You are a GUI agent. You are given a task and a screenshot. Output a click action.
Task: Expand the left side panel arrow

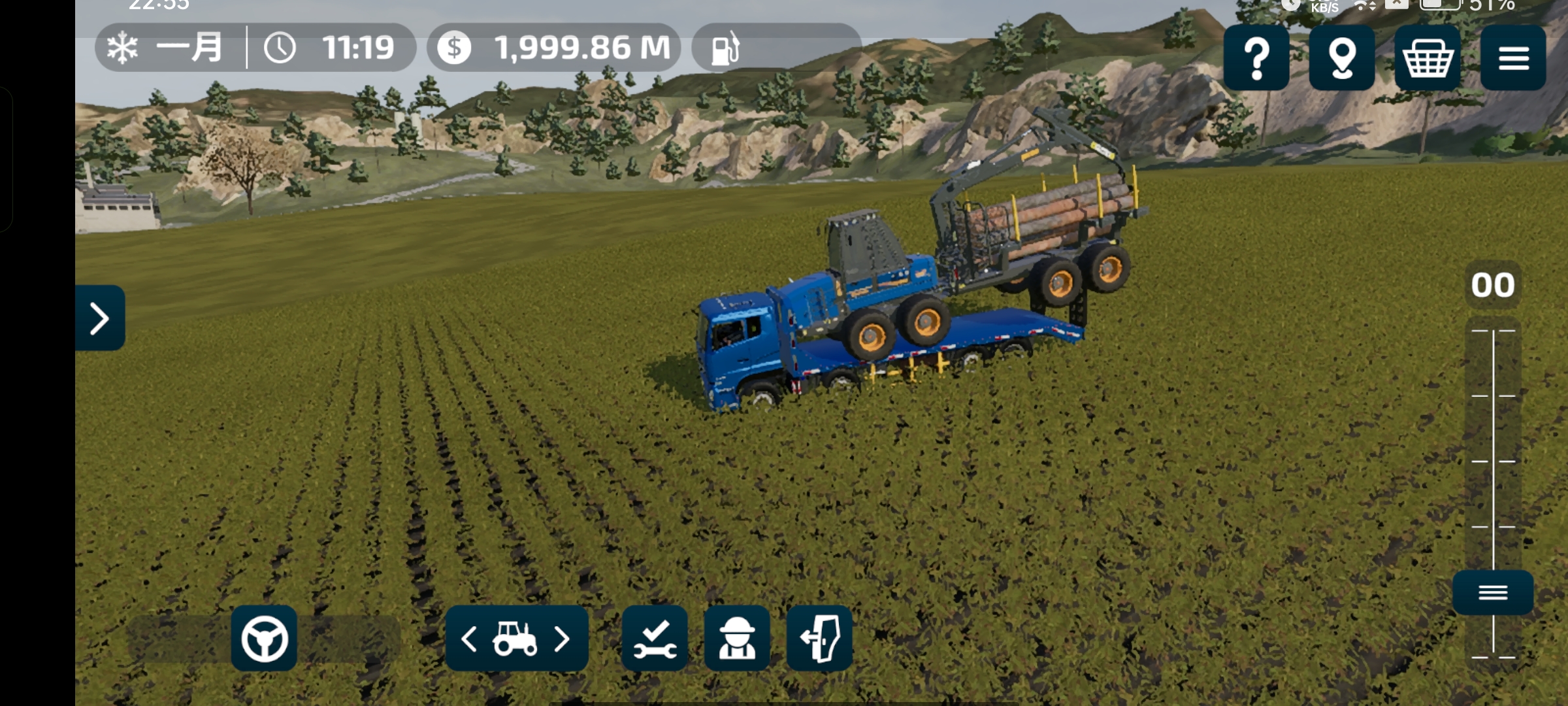100,318
